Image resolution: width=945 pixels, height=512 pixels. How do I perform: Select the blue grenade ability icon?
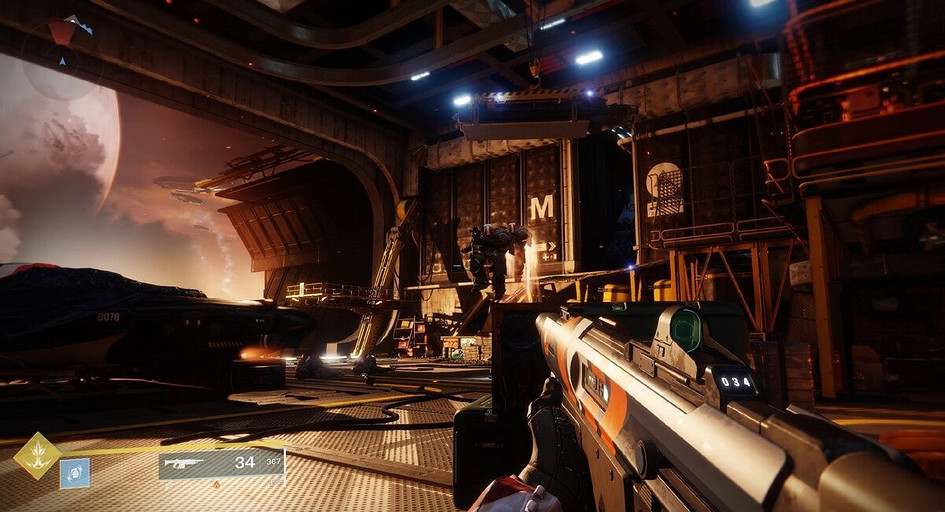tap(75, 473)
